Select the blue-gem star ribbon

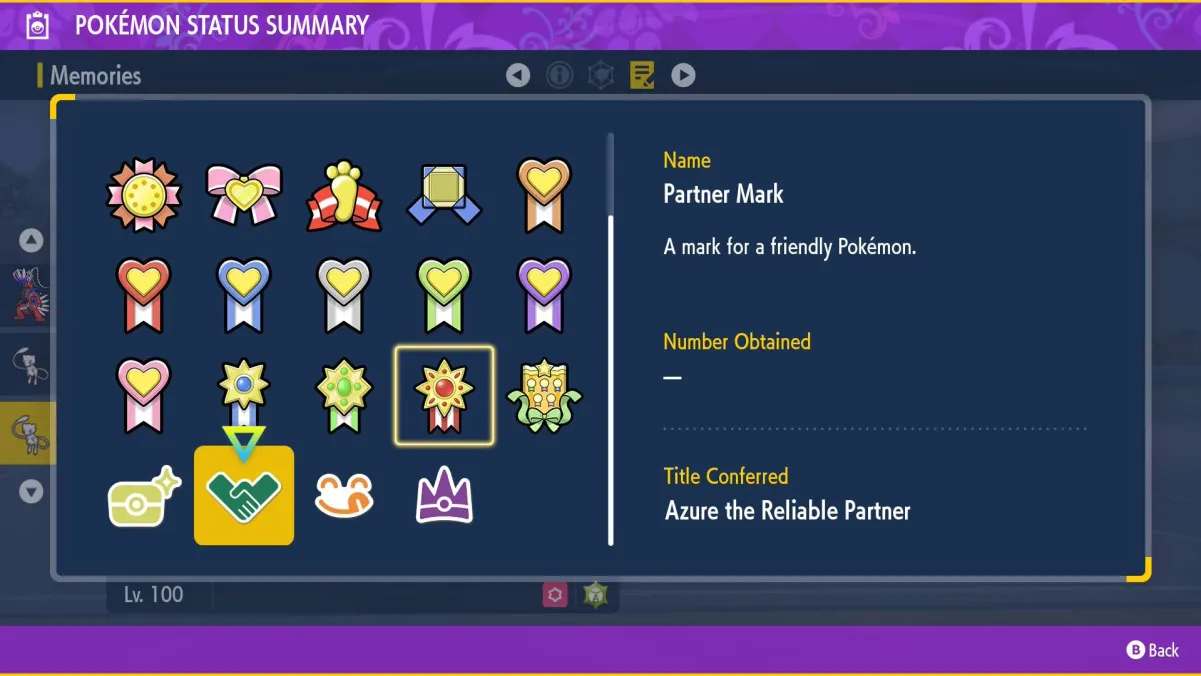244,395
